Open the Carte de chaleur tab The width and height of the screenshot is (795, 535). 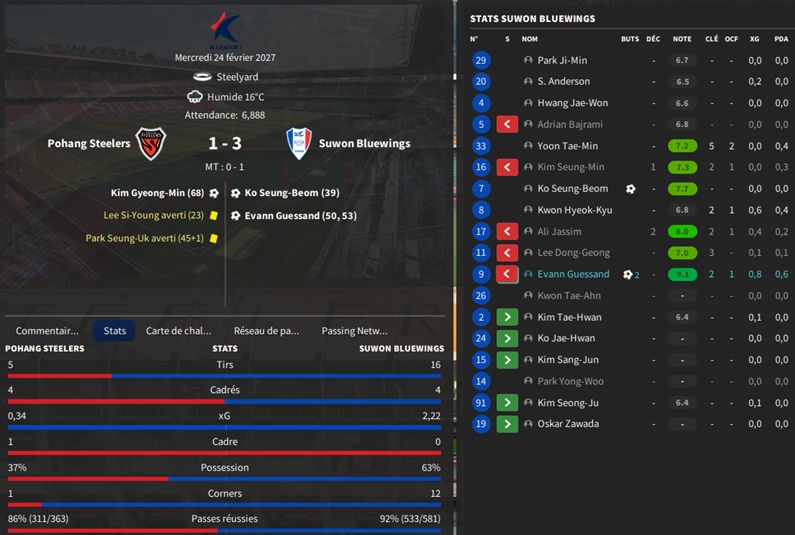coord(179,330)
